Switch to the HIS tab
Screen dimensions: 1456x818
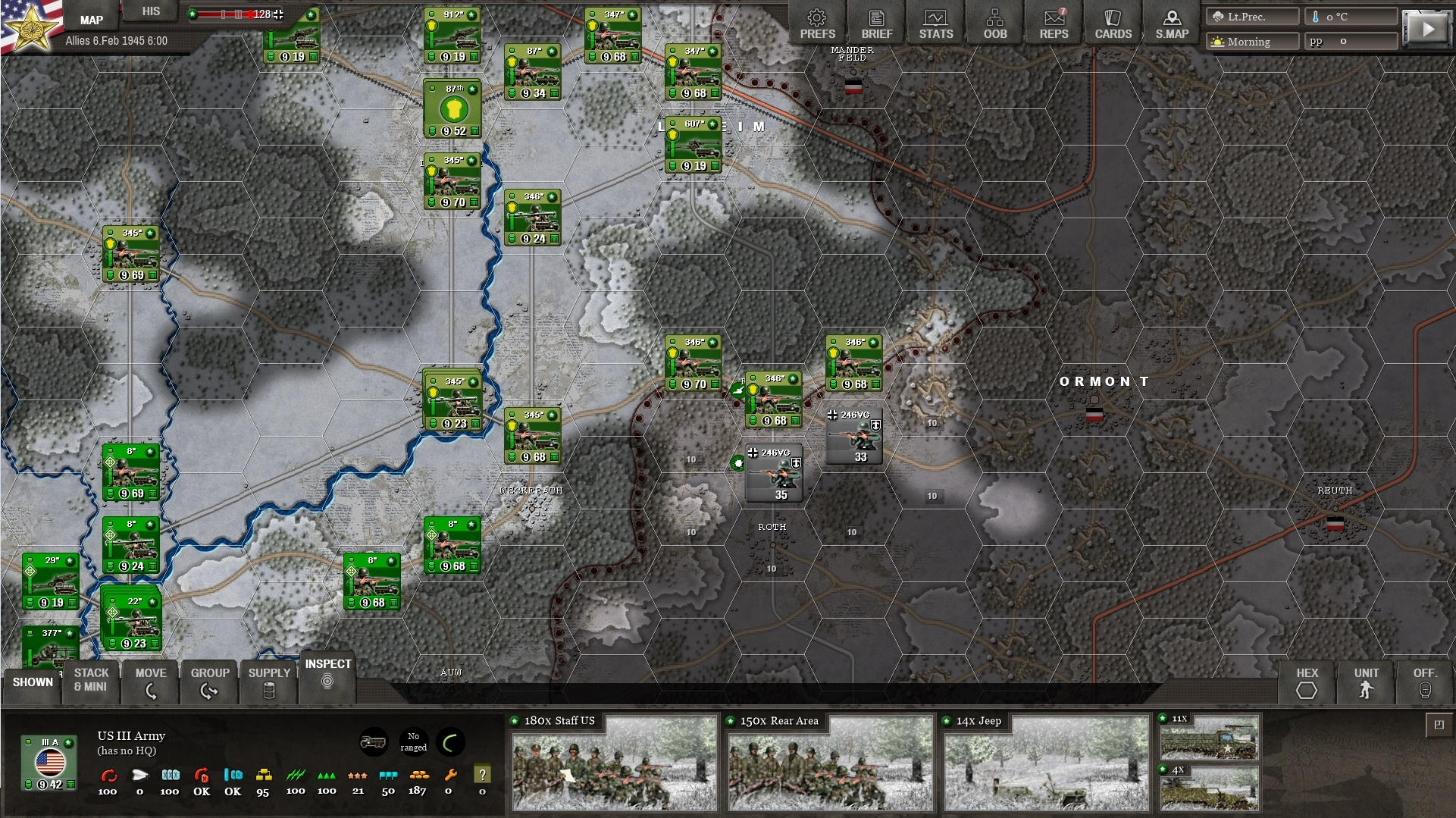(150, 11)
